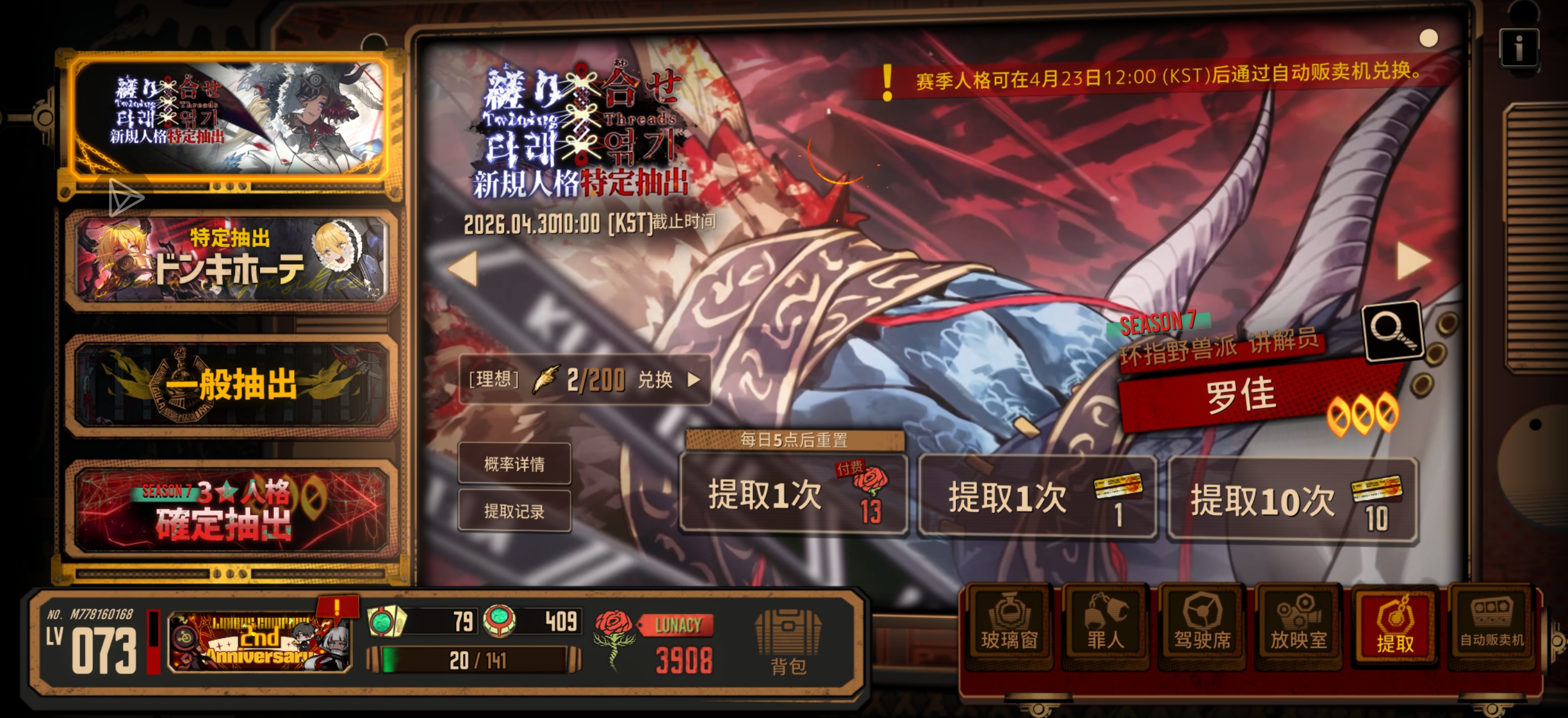This screenshot has height=718, width=1568.
Task: Open the 玻璃窗 panel from bottom navigation
Action: (x=1010, y=627)
